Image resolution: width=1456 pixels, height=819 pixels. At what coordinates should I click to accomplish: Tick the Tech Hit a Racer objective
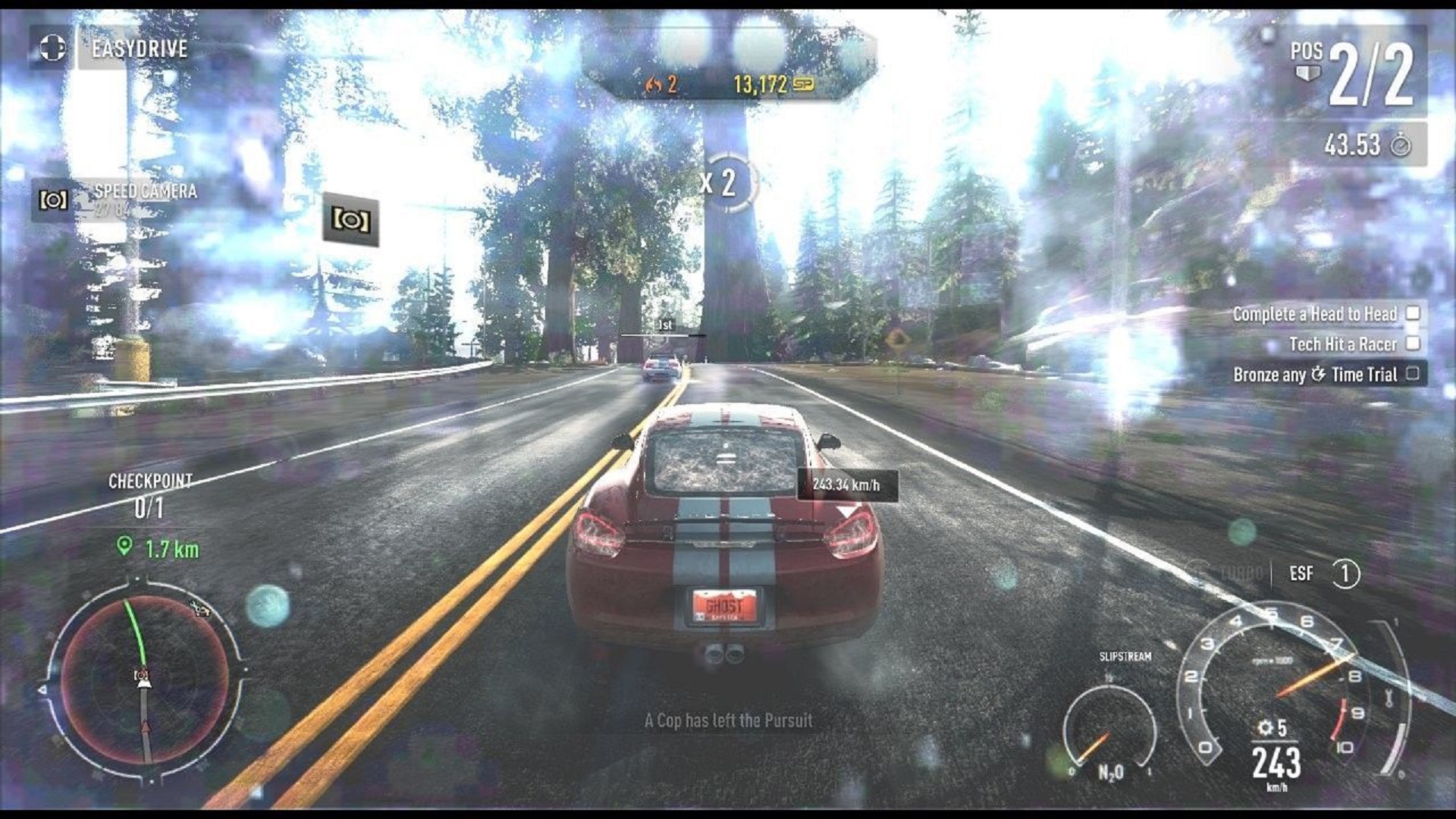click(1413, 344)
